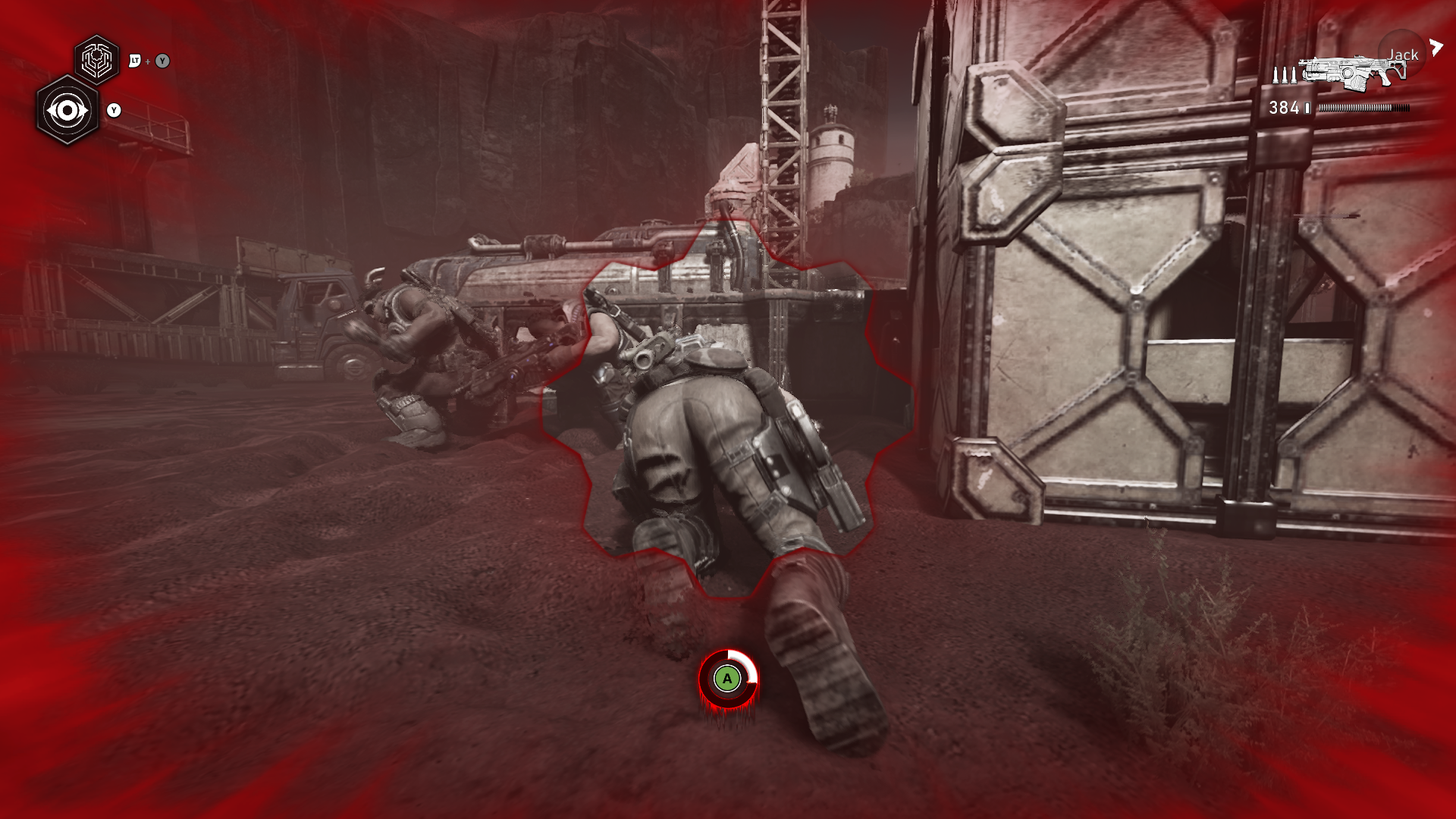Click the 384 ammo counter

[1285, 108]
